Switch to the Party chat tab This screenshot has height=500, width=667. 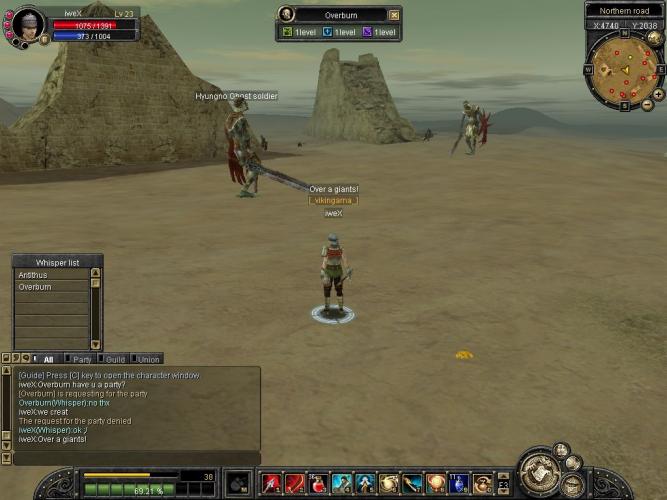pos(82,359)
